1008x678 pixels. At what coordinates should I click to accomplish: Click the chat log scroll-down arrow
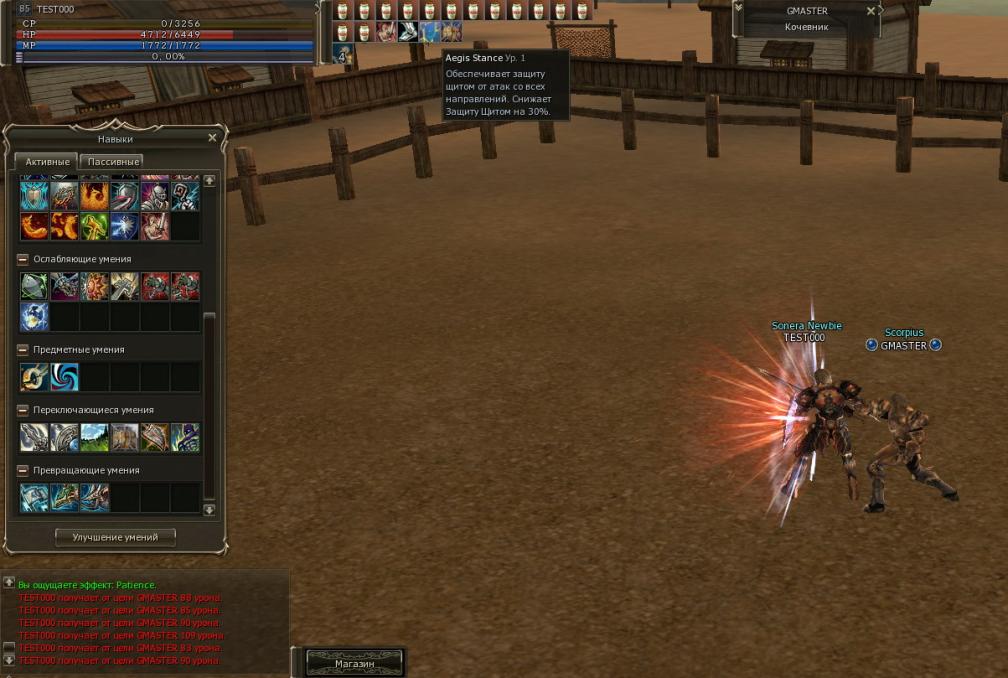click(x=9, y=660)
